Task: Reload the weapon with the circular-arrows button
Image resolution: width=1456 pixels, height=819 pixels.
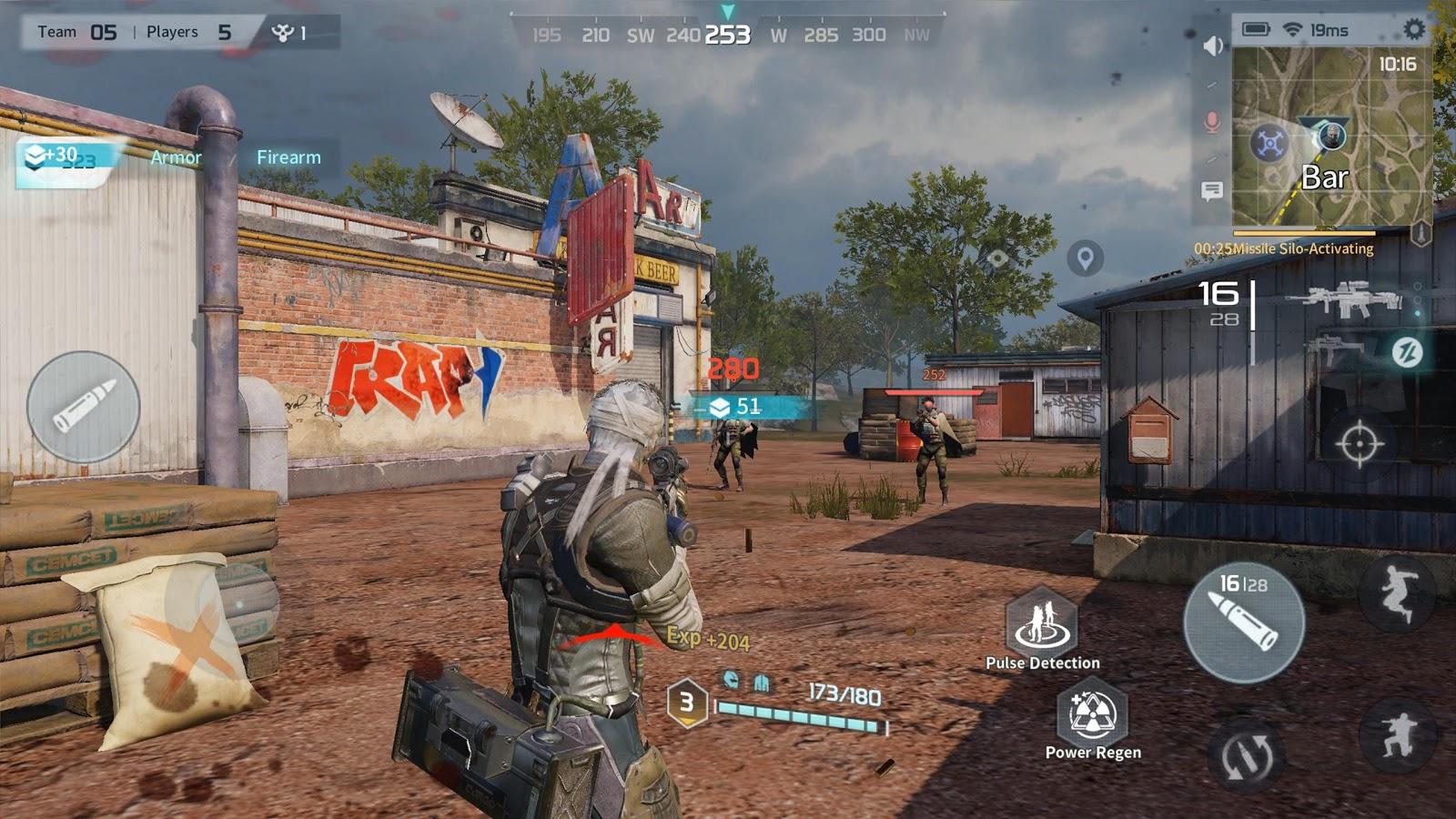Action: [1245, 754]
